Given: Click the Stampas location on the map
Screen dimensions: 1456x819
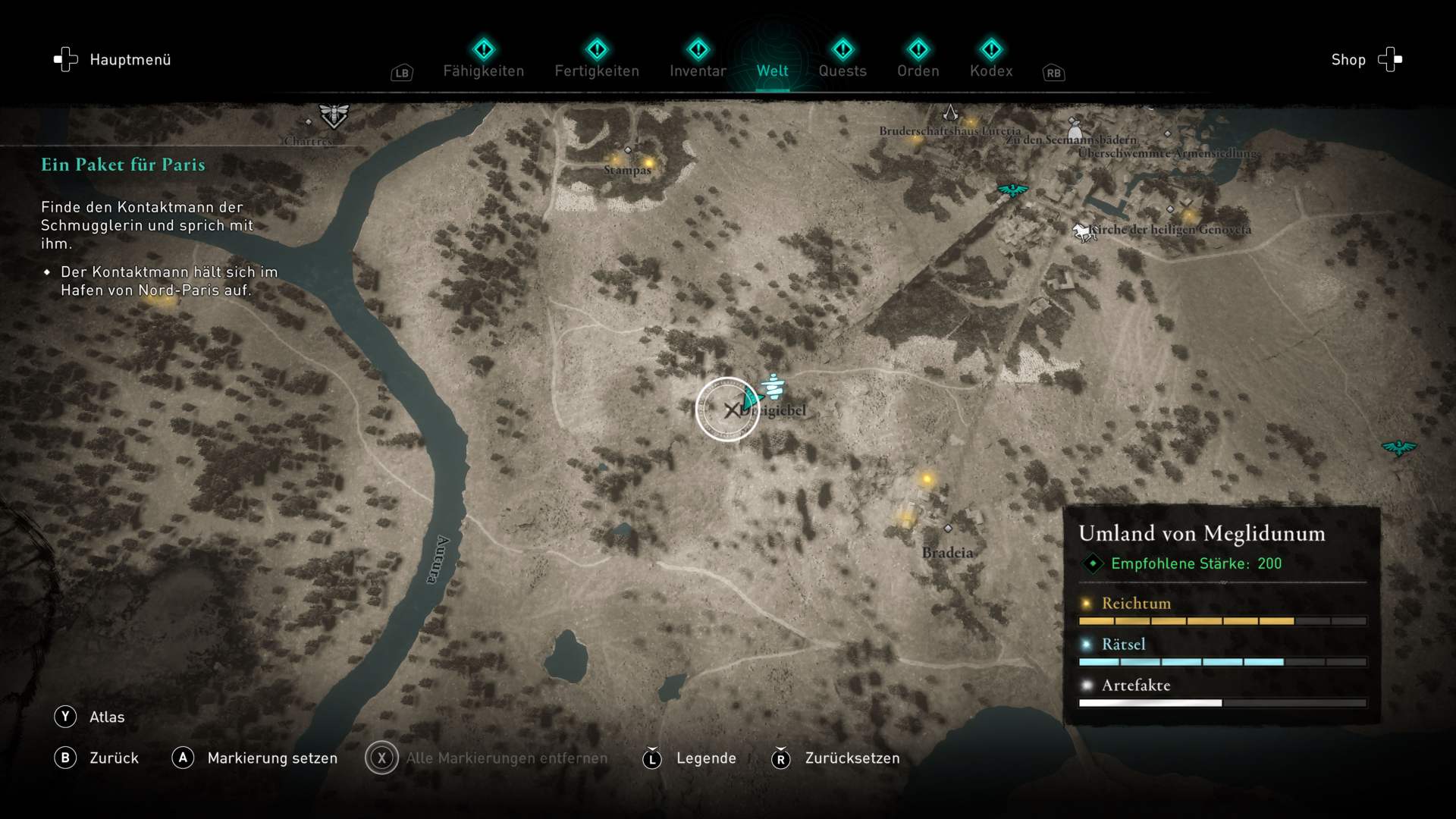Looking at the screenshot, I should tap(628, 150).
